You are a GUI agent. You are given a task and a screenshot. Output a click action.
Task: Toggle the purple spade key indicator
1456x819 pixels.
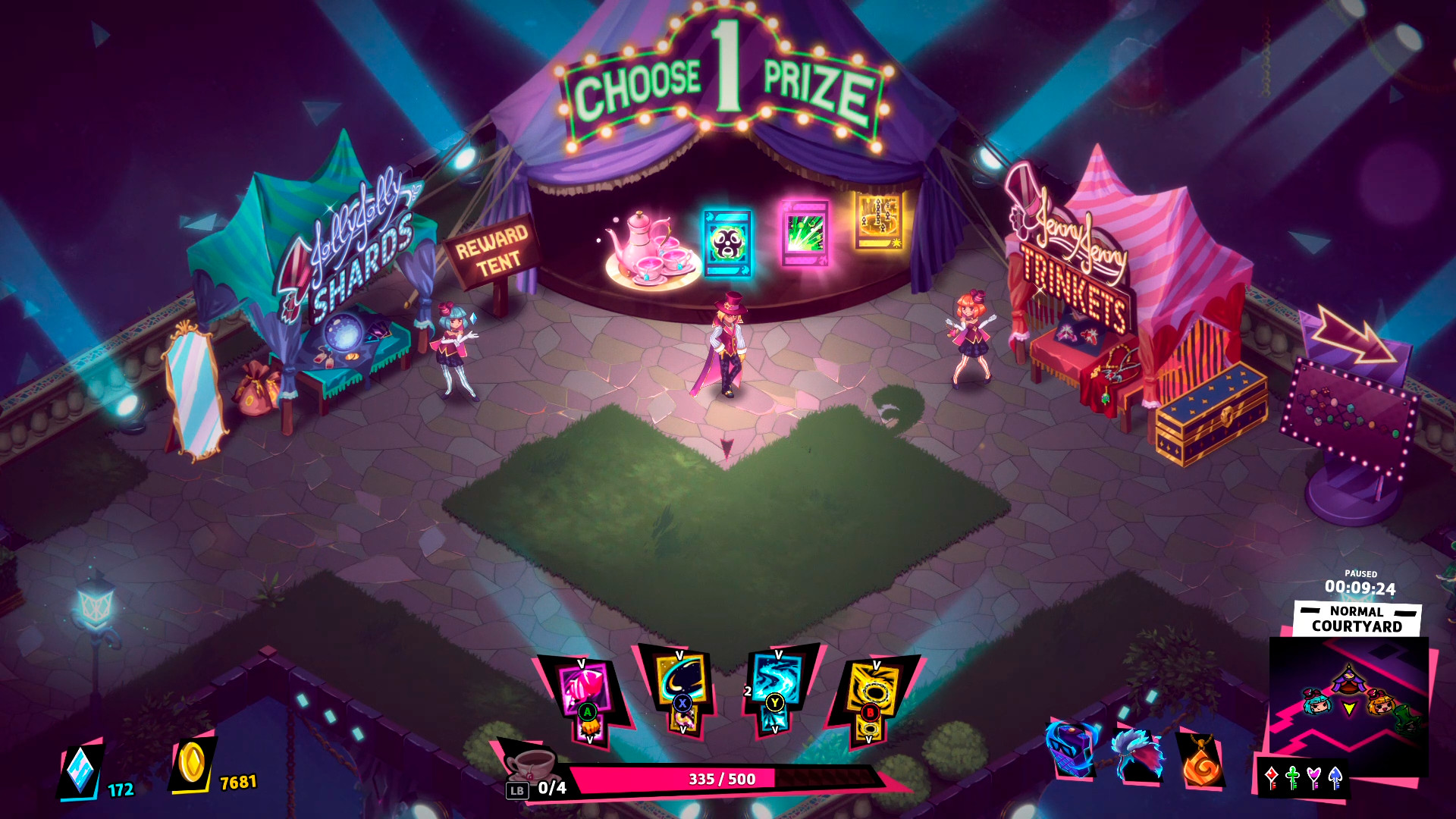[1335, 777]
